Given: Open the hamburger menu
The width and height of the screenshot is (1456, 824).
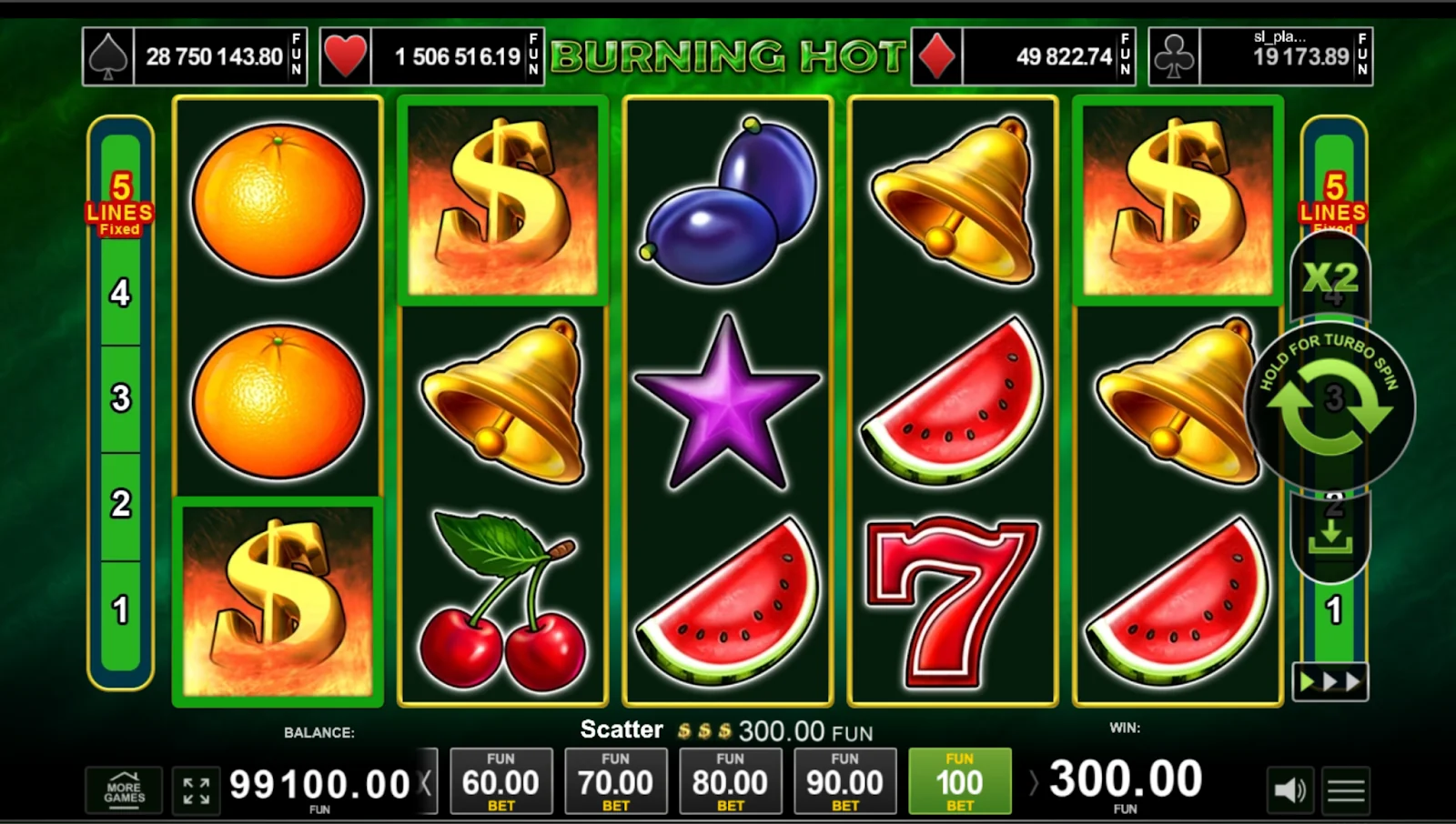Looking at the screenshot, I should coord(1346,789).
